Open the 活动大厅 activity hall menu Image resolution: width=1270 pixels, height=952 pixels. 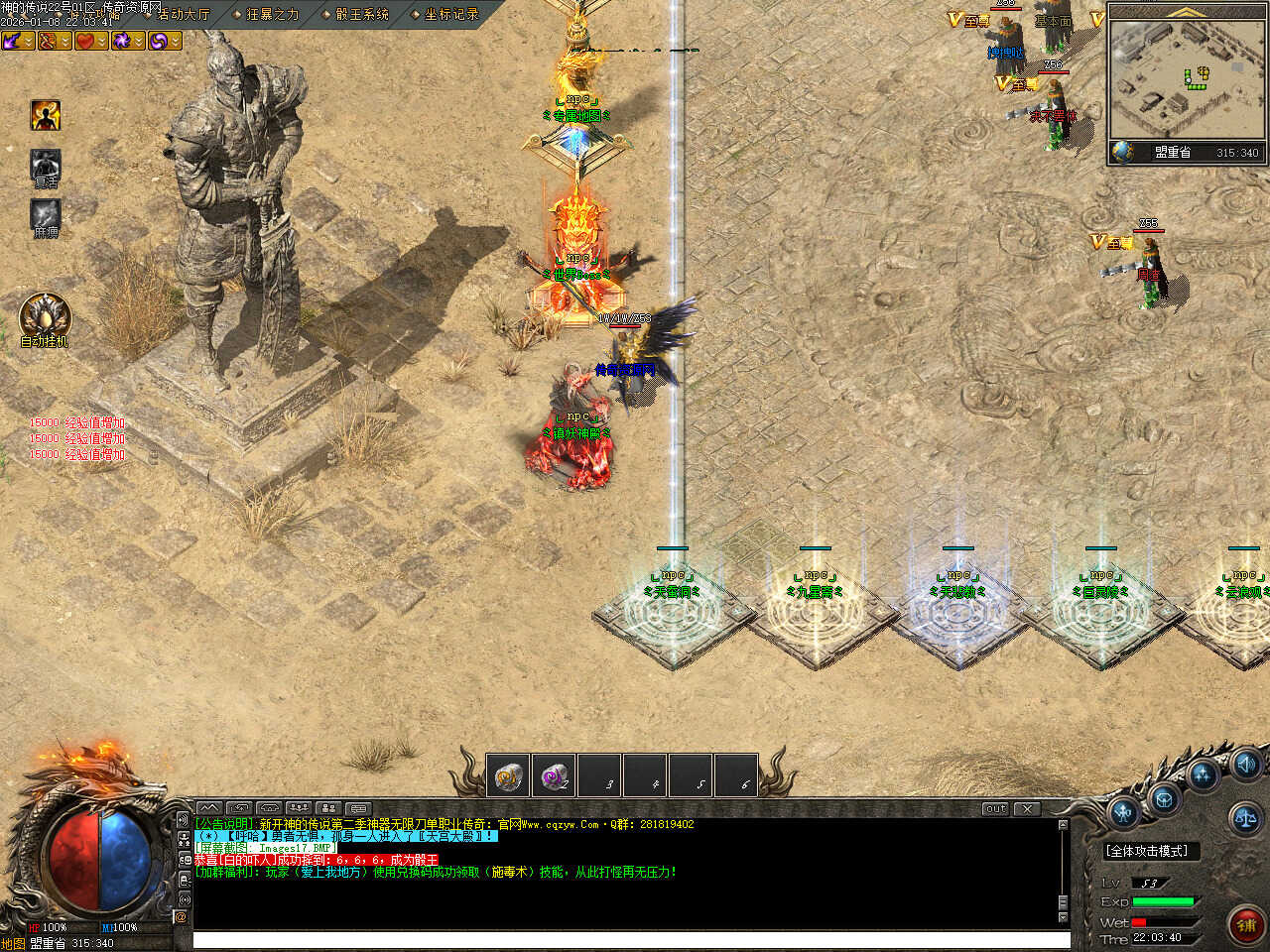tap(184, 14)
